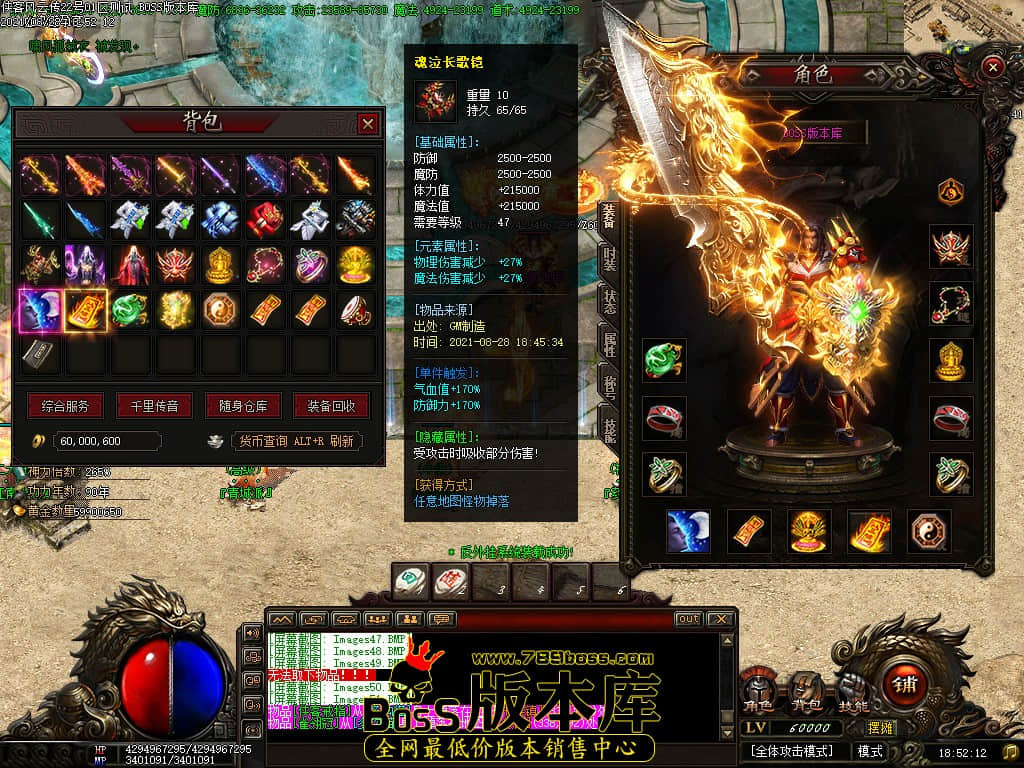This screenshot has height=768, width=1024.
Task: Open the 属性 attributes tab
Action: click(608, 342)
